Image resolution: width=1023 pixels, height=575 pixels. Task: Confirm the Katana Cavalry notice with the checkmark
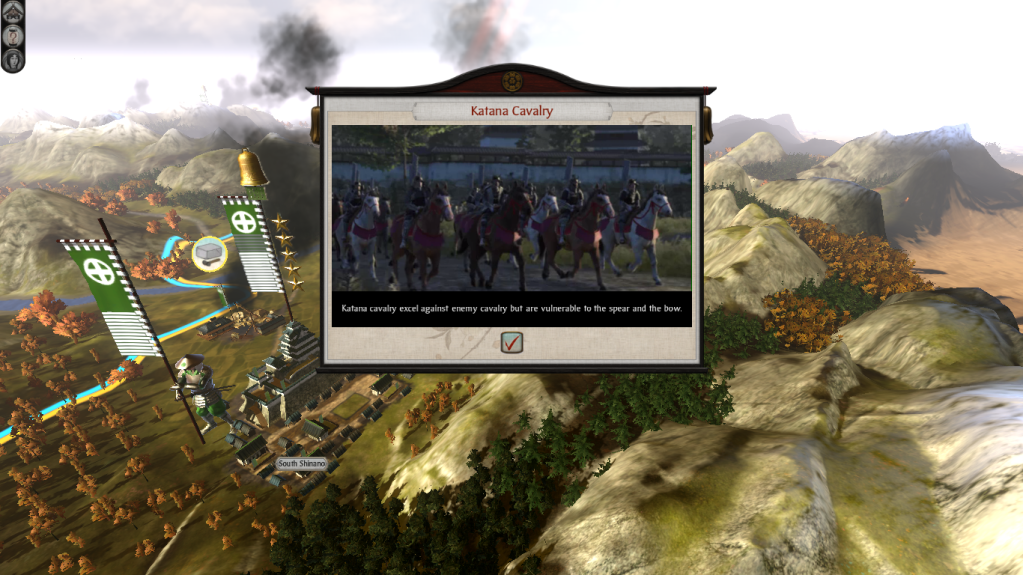click(x=512, y=343)
